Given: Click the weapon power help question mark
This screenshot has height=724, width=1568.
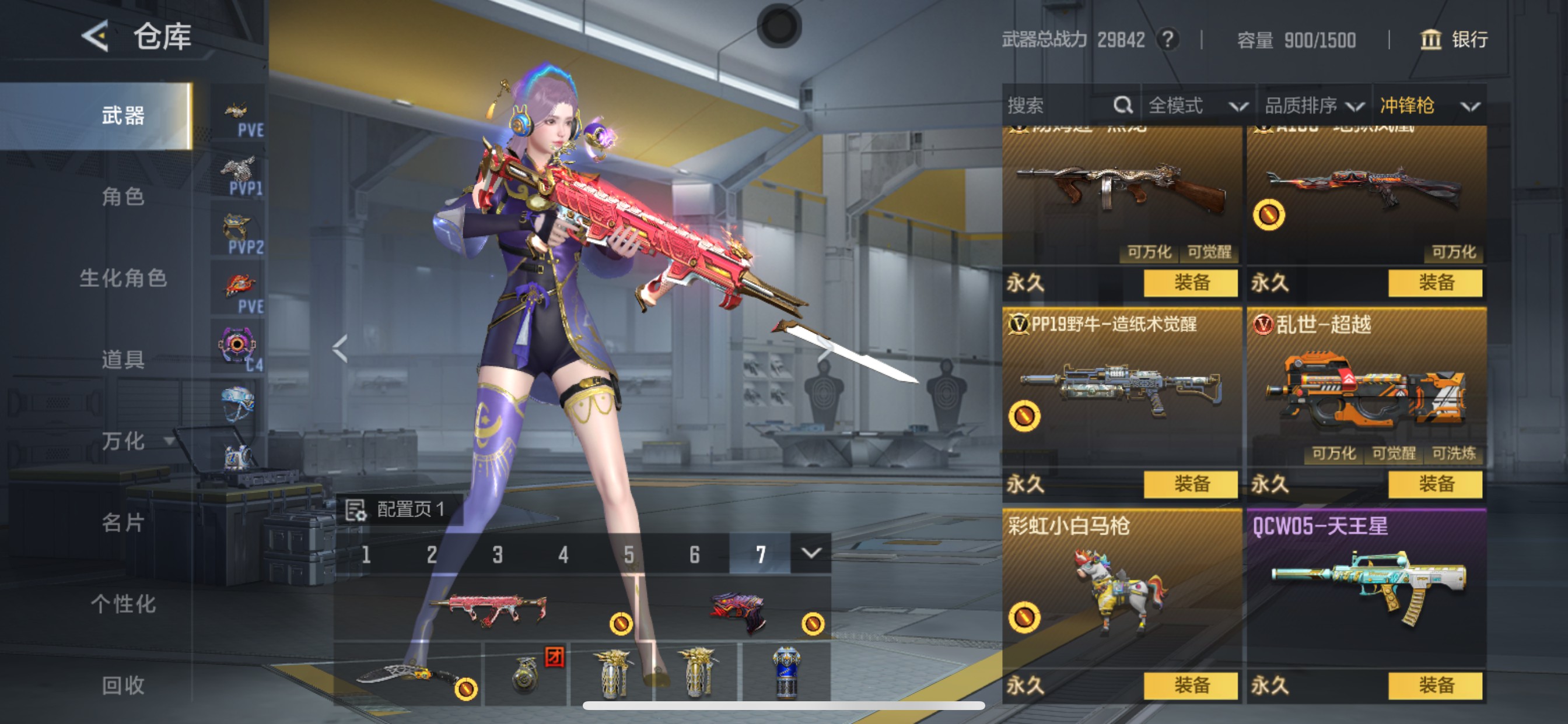Looking at the screenshot, I should click(x=1167, y=40).
